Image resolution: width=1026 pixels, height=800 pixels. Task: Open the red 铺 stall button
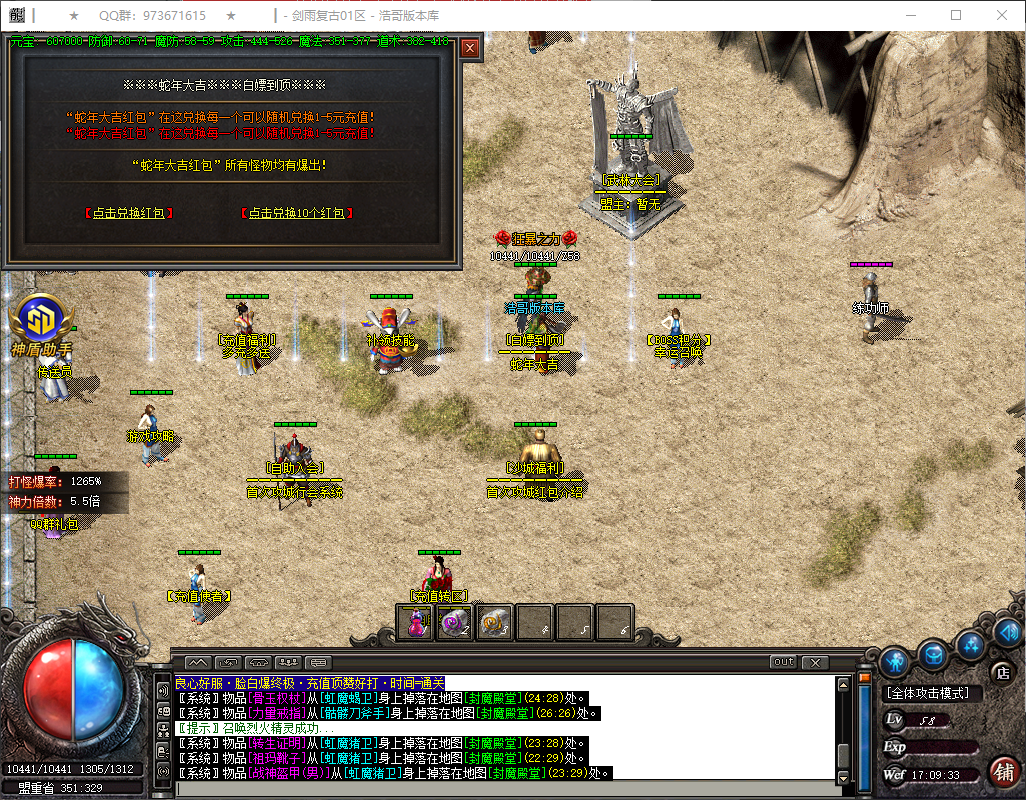click(x=1003, y=771)
